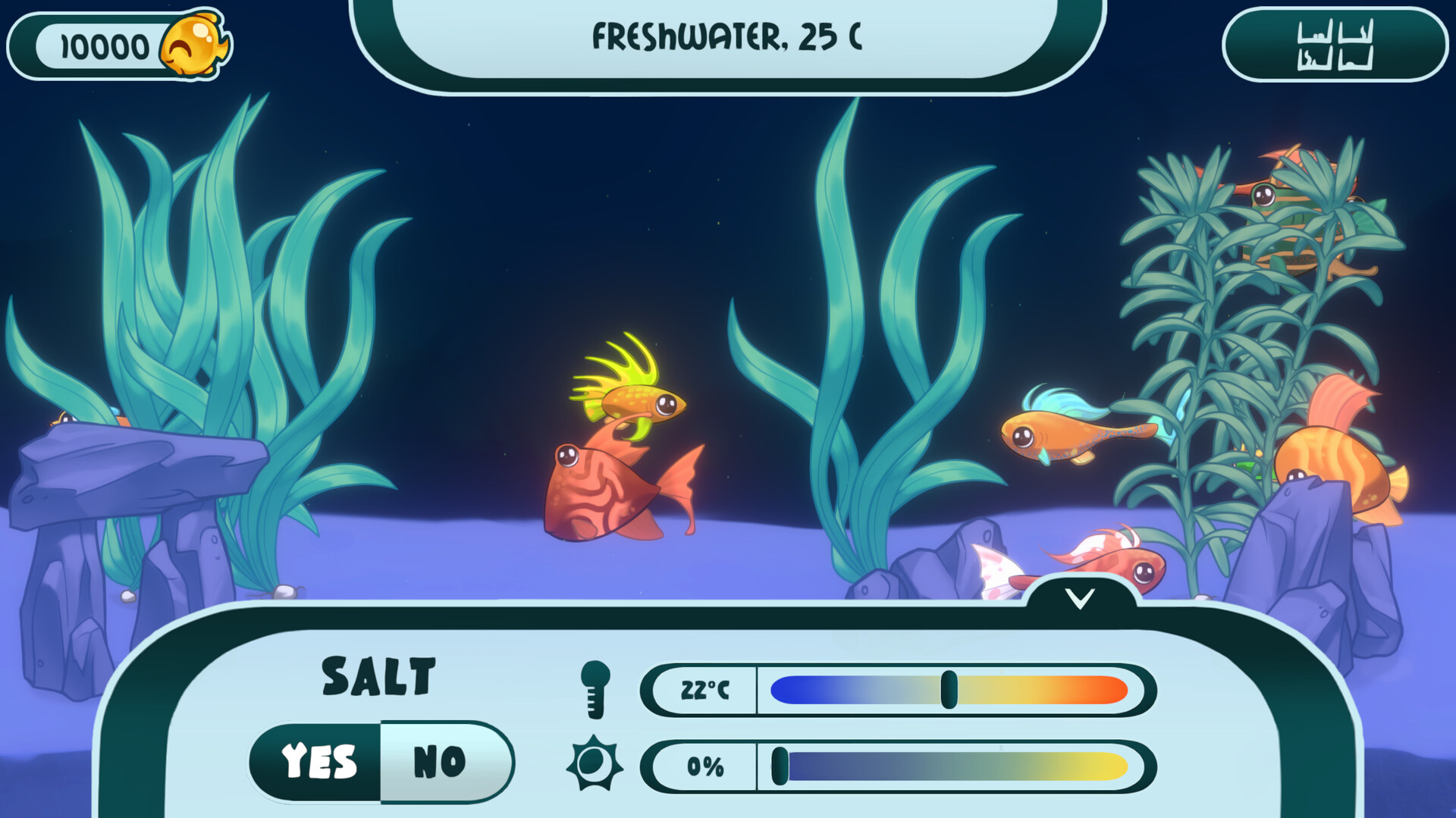Image resolution: width=1456 pixels, height=818 pixels.
Task: Enable salt by selecting YES
Action: pyautogui.click(x=318, y=760)
